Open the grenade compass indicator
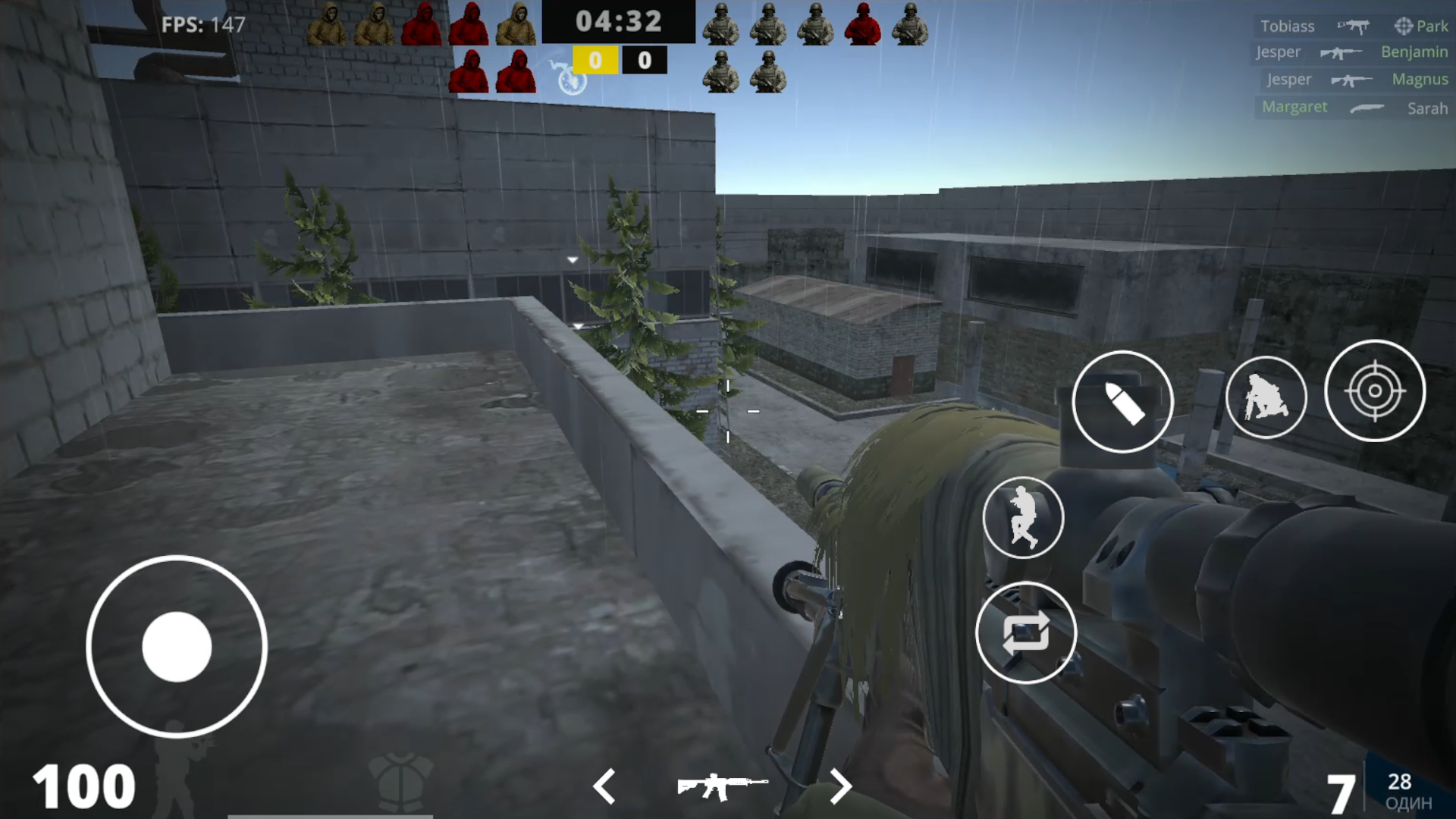 pyautogui.click(x=571, y=80)
